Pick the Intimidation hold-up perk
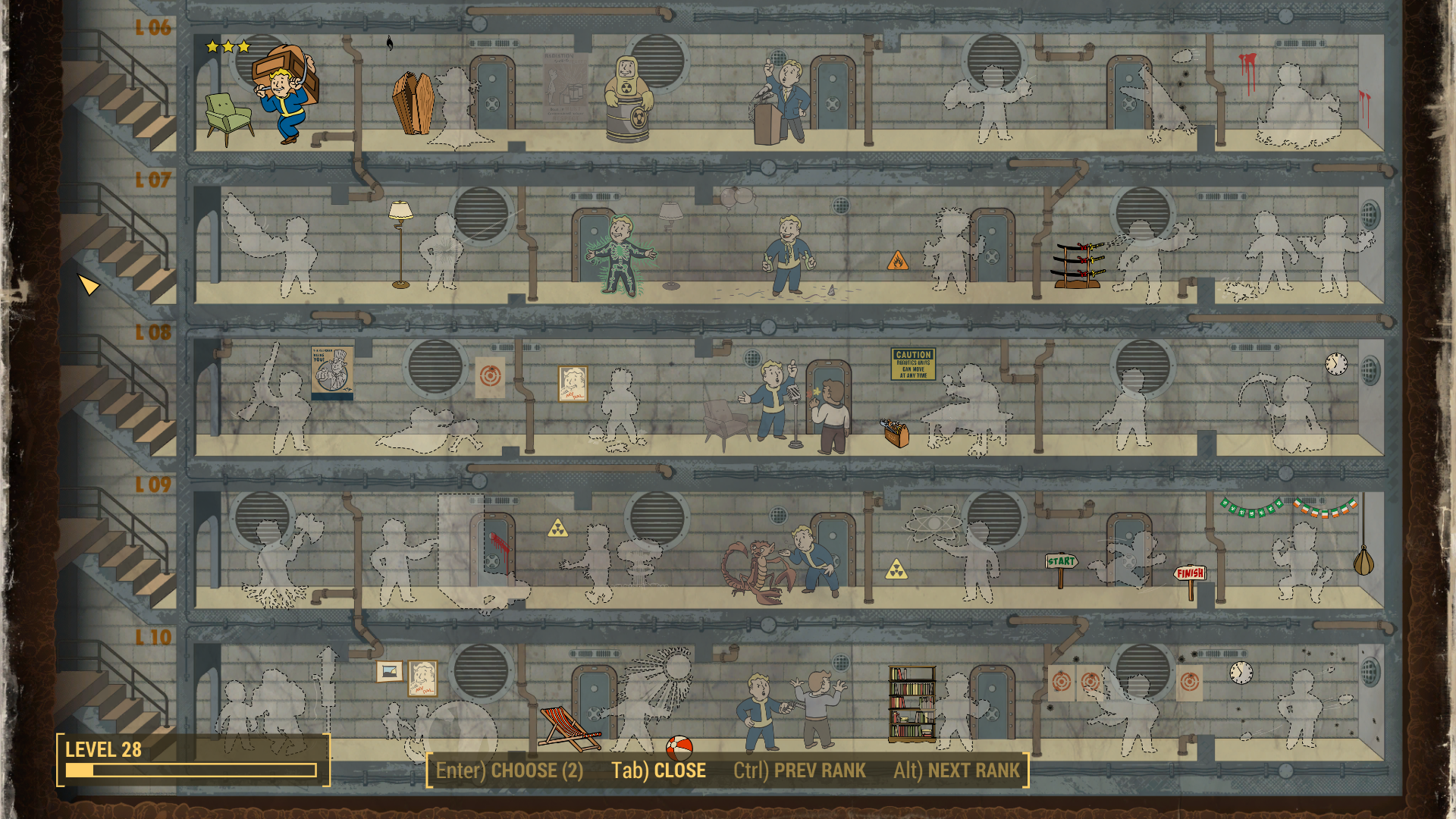 (789, 709)
